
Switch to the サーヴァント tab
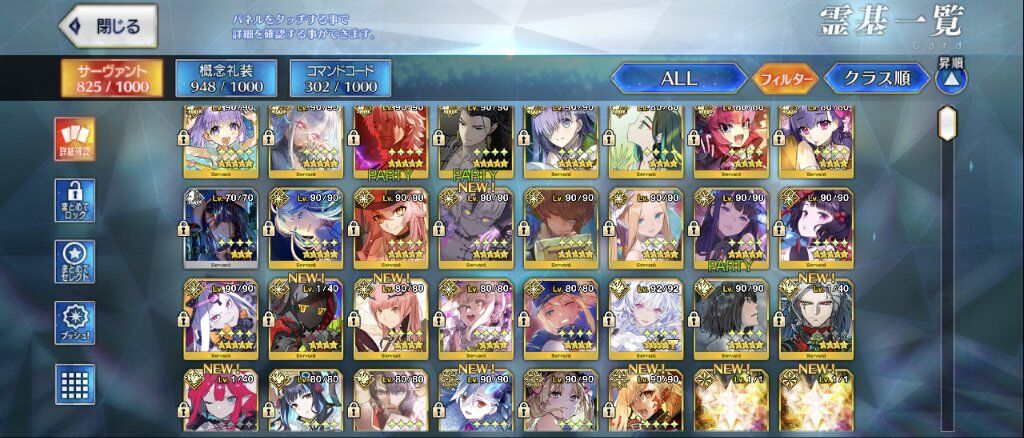point(112,78)
